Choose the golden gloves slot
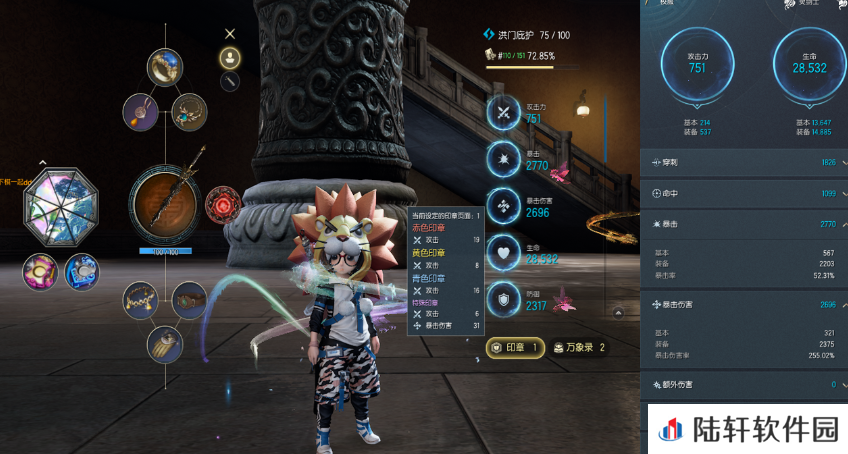 pos(165,343)
